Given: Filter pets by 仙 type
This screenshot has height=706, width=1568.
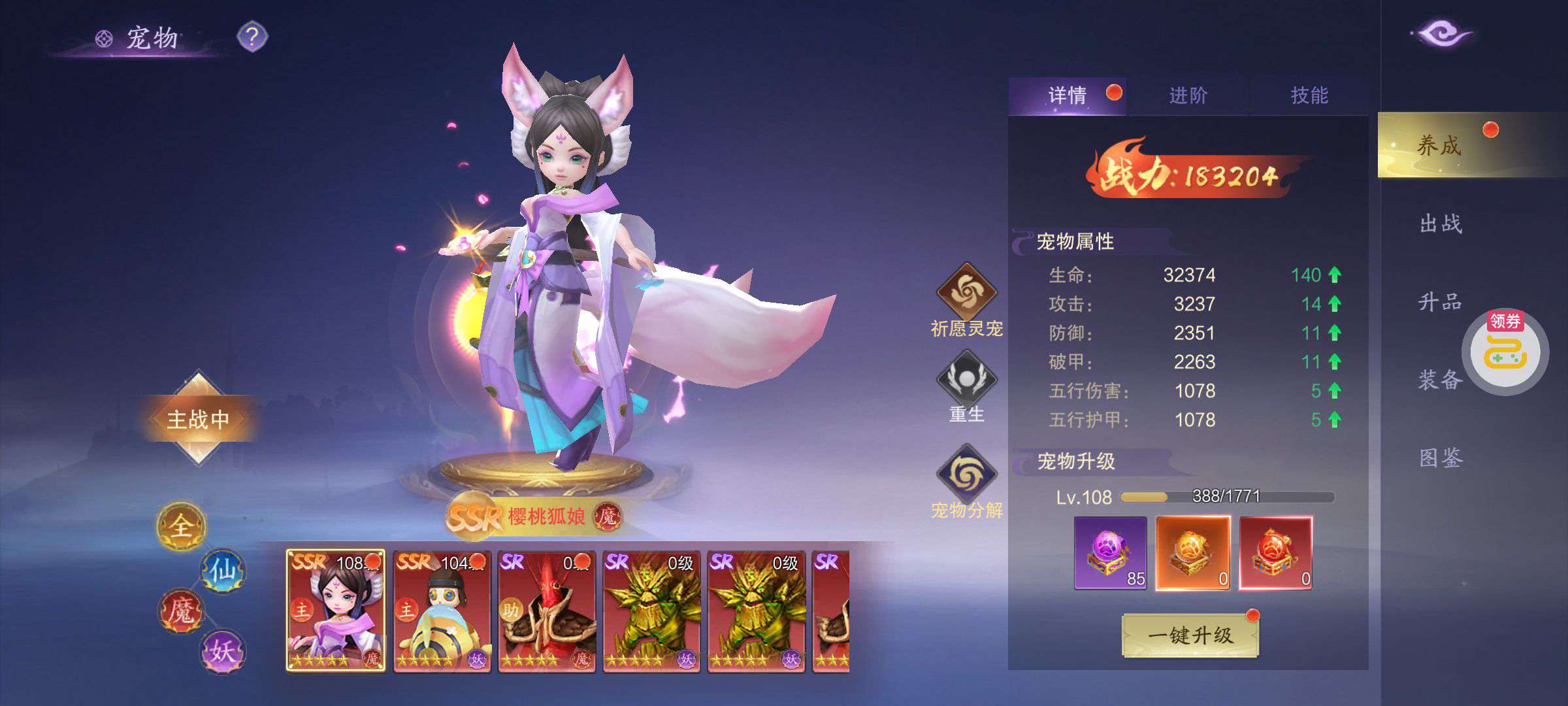Looking at the screenshot, I should click(223, 571).
